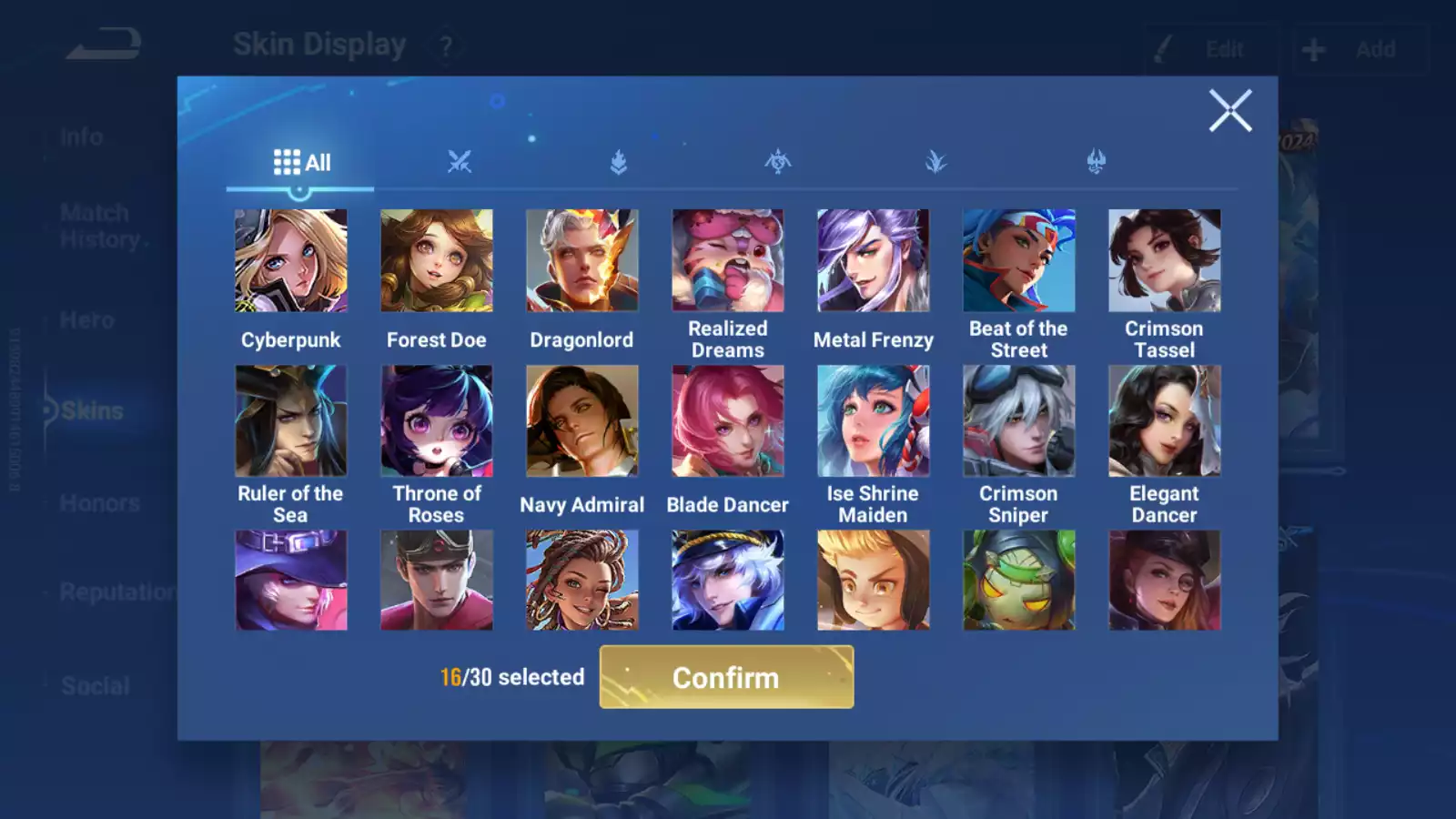Select the Navy Admiral skin

[582, 421]
